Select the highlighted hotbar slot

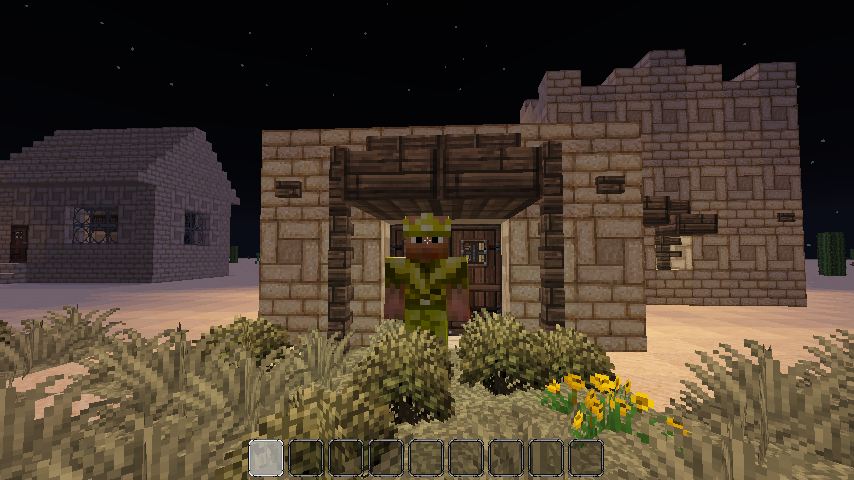click(x=266, y=458)
